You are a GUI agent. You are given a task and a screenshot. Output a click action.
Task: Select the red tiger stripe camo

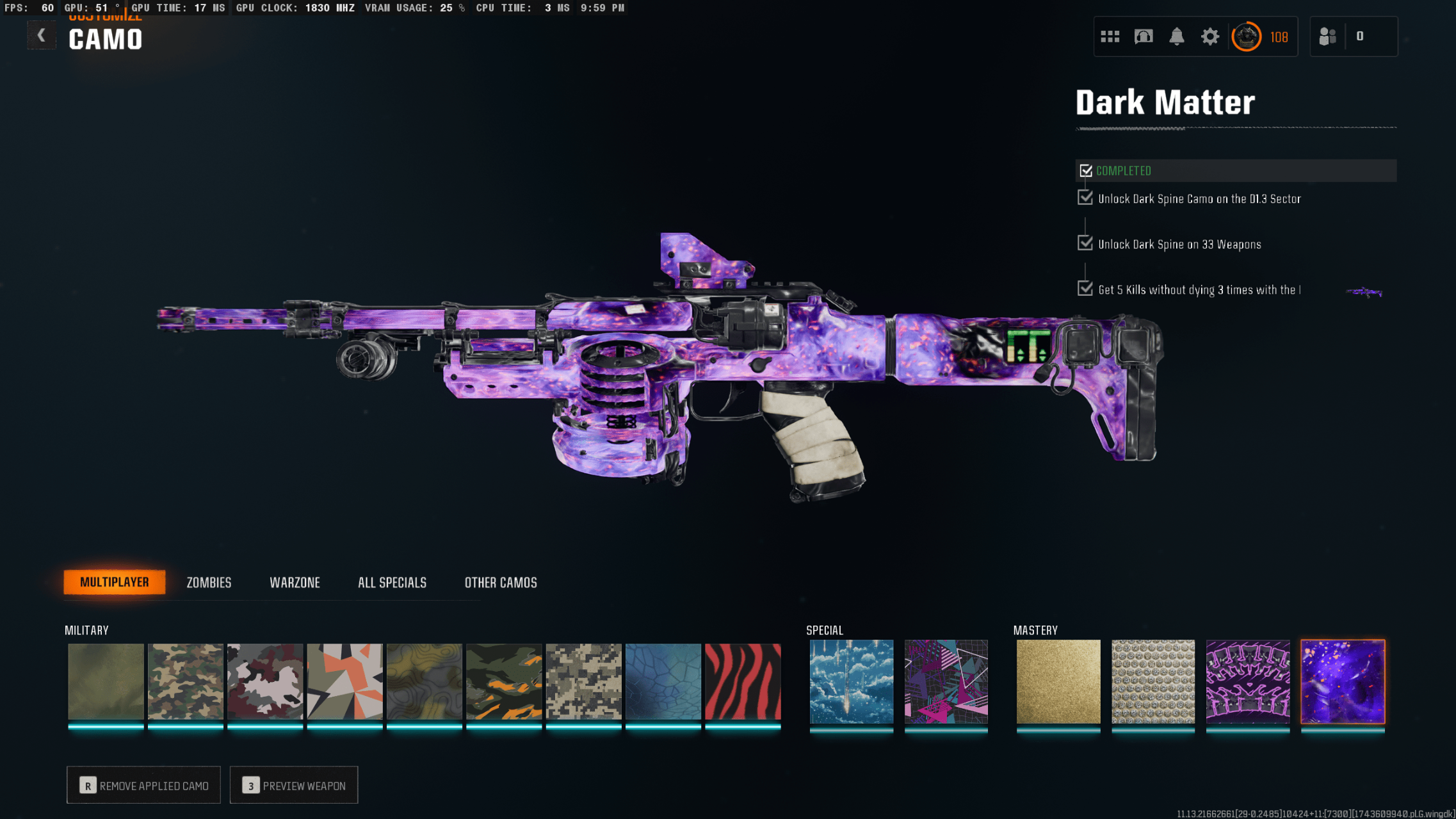click(x=743, y=682)
